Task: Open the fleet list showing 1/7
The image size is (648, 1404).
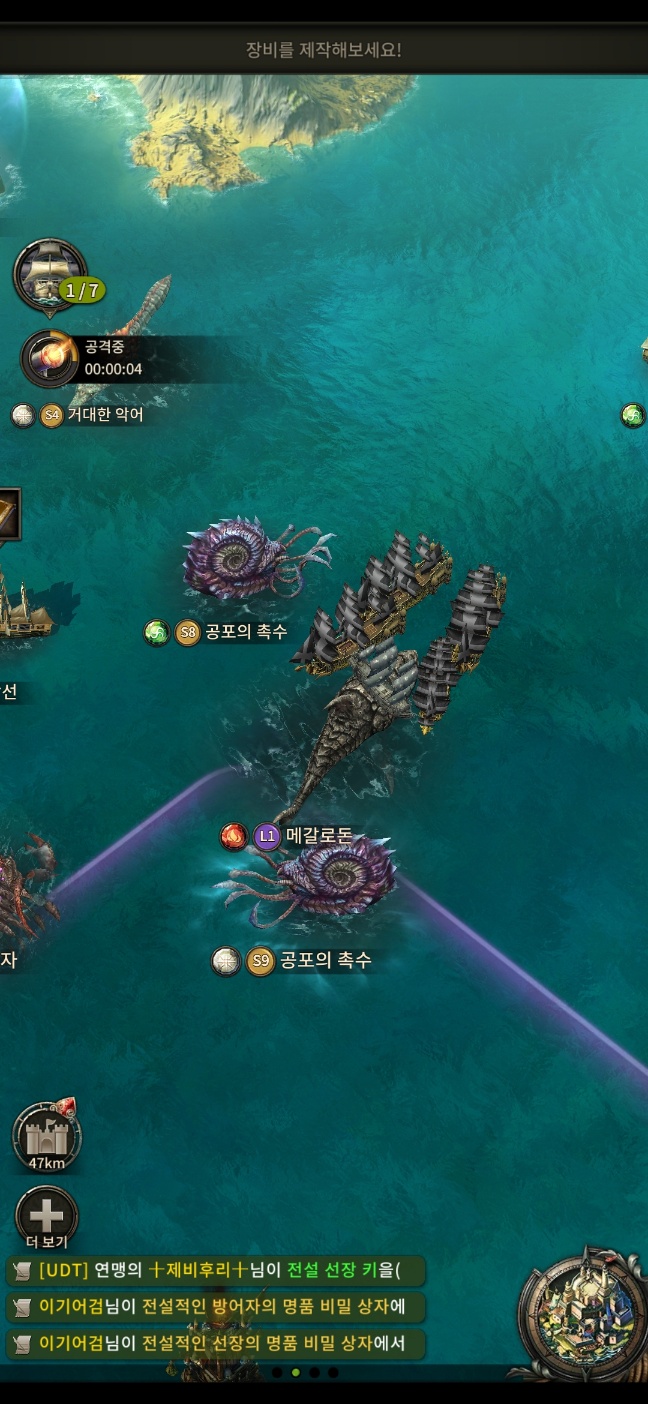Action: click(50, 275)
